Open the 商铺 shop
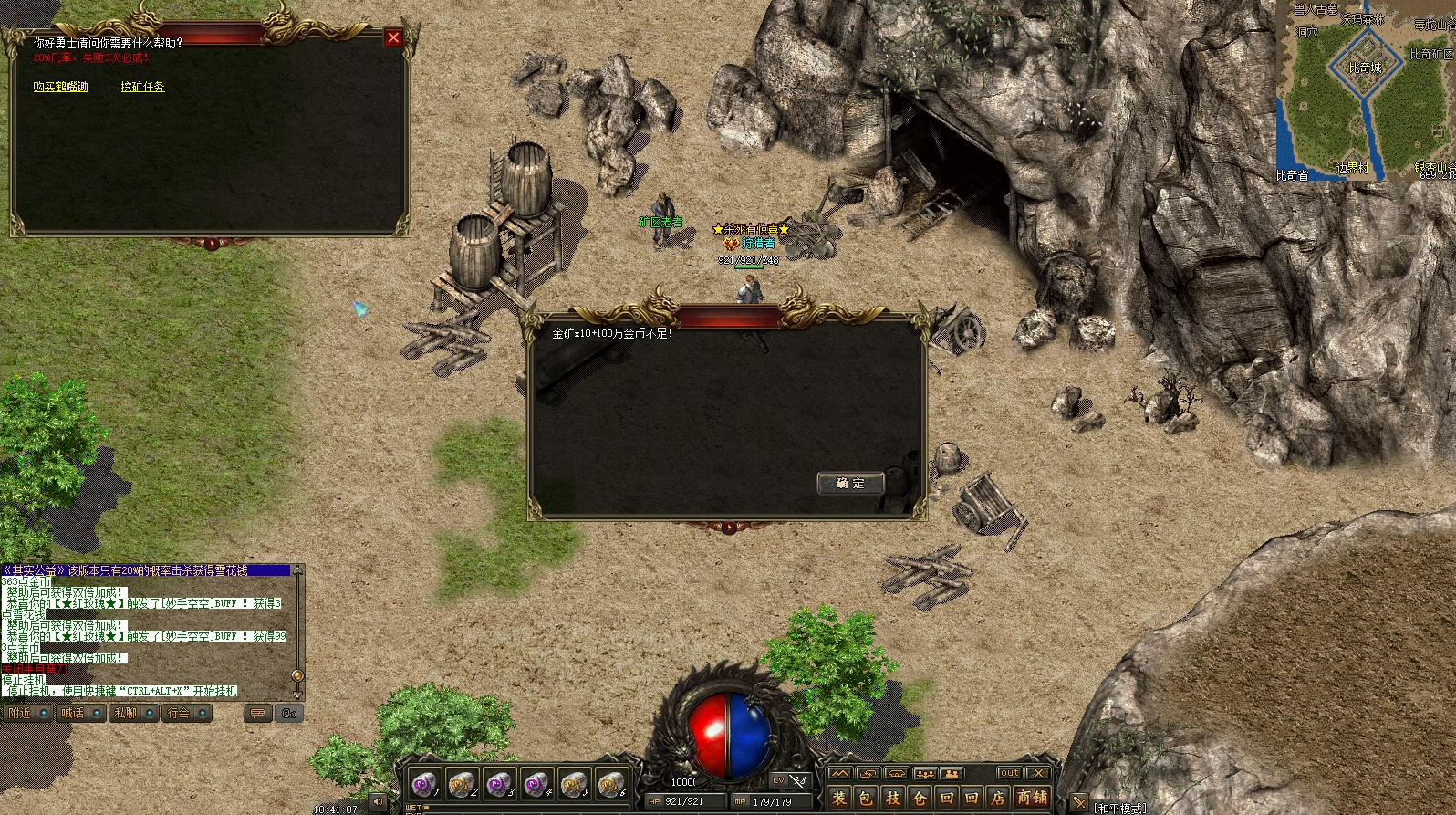 pos(1032,798)
